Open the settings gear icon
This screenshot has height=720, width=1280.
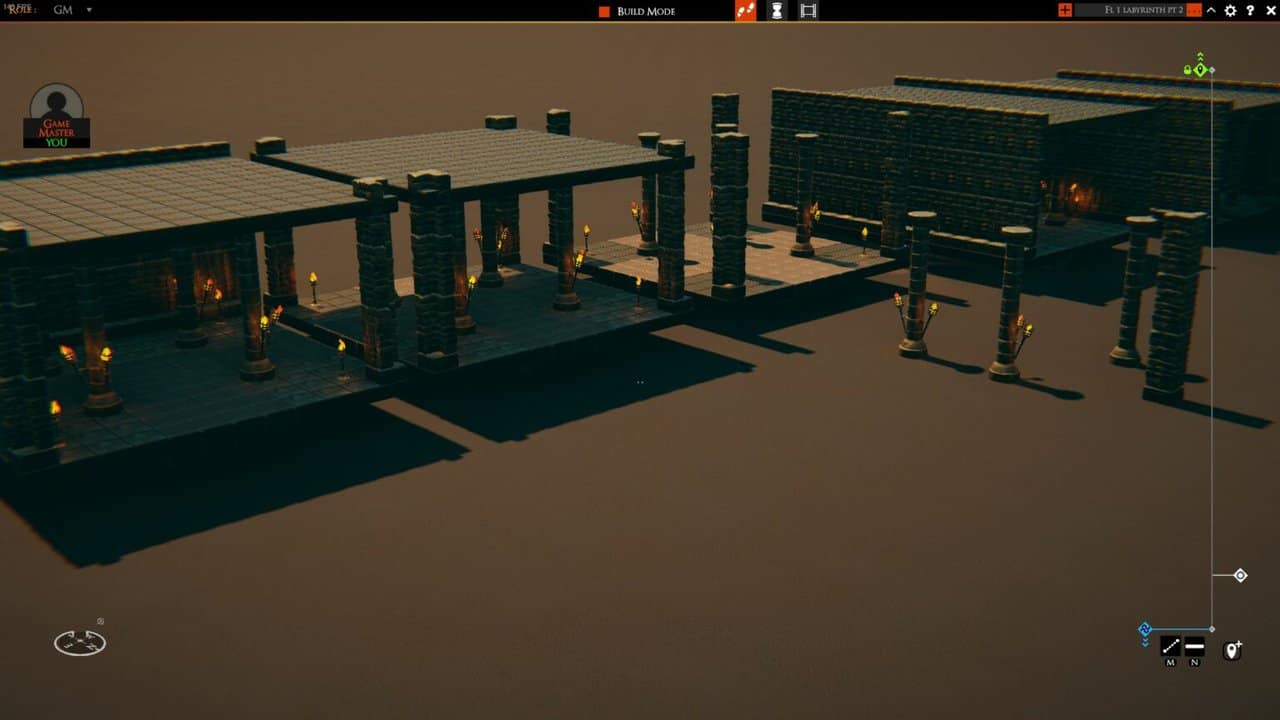(x=1230, y=11)
